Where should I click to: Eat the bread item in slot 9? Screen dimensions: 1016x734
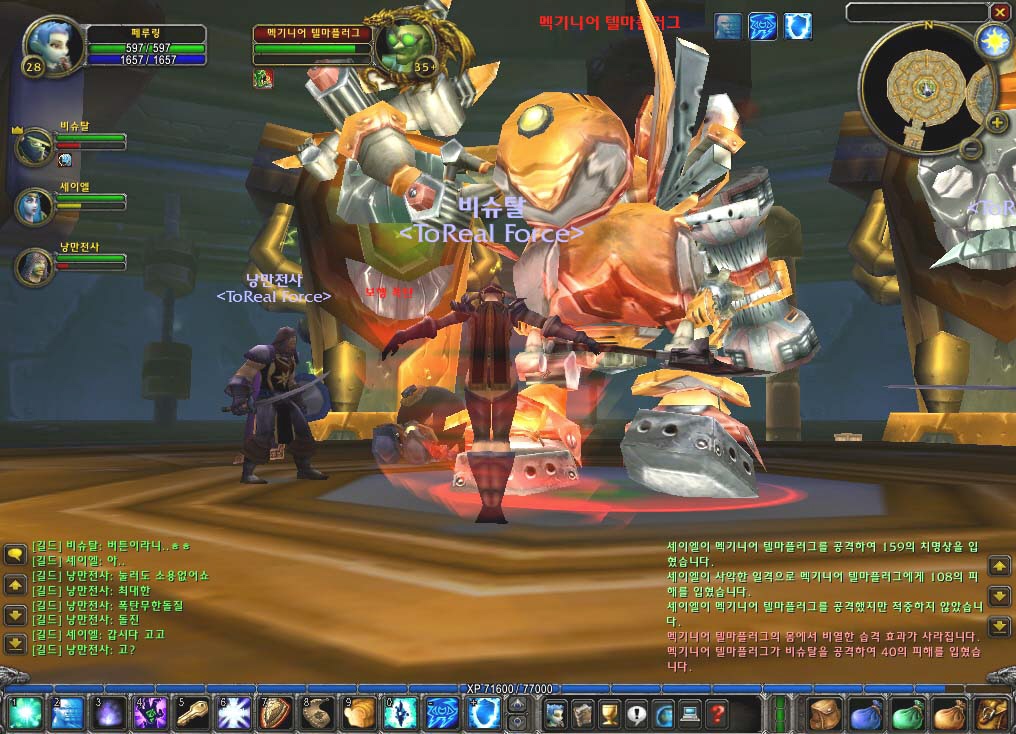pyautogui.click(x=360, y=714)
